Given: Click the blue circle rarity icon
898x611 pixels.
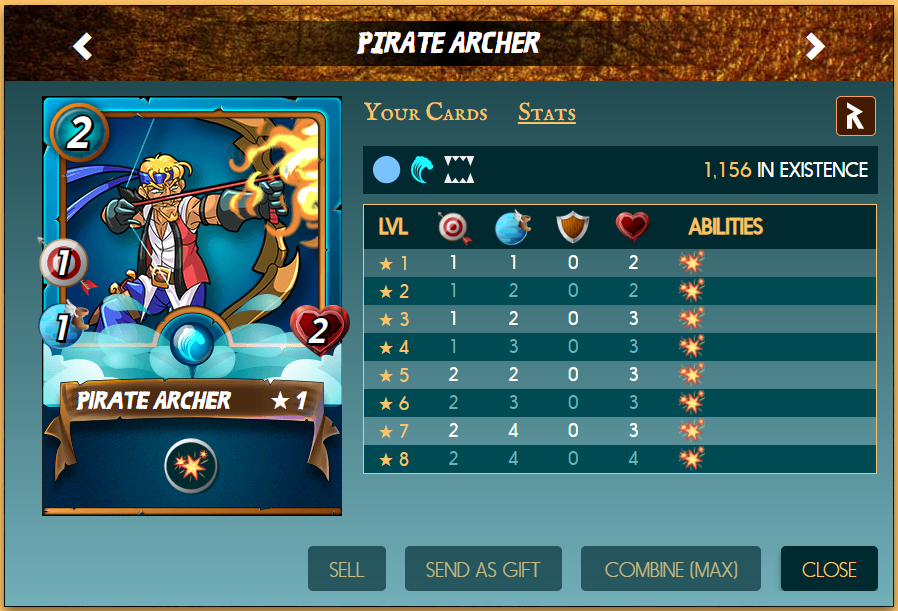Looking at the screenshot, I should click(386, 170).
